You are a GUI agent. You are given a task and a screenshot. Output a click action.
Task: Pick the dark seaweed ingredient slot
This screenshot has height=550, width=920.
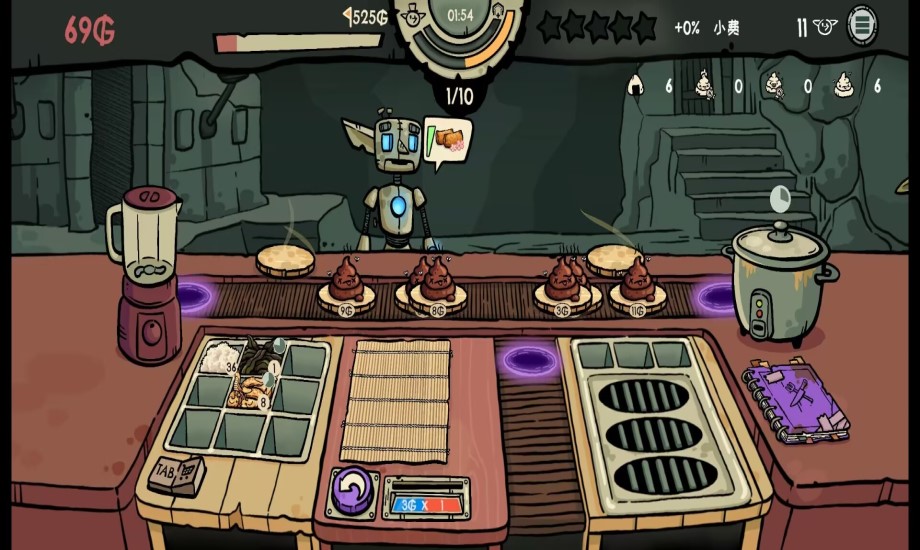260,356
